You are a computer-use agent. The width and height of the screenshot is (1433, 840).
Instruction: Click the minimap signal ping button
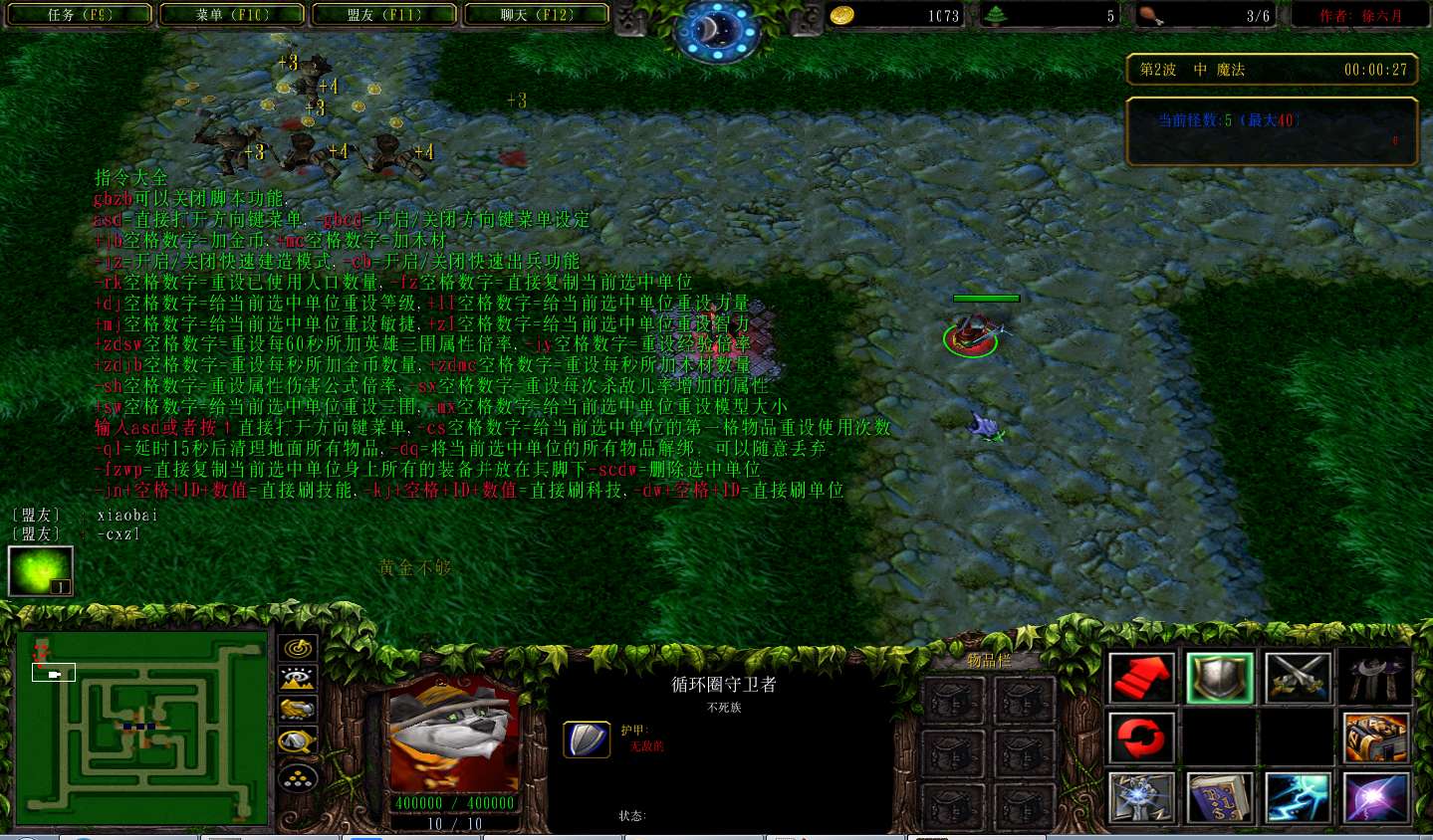click(x=298, y=649)
